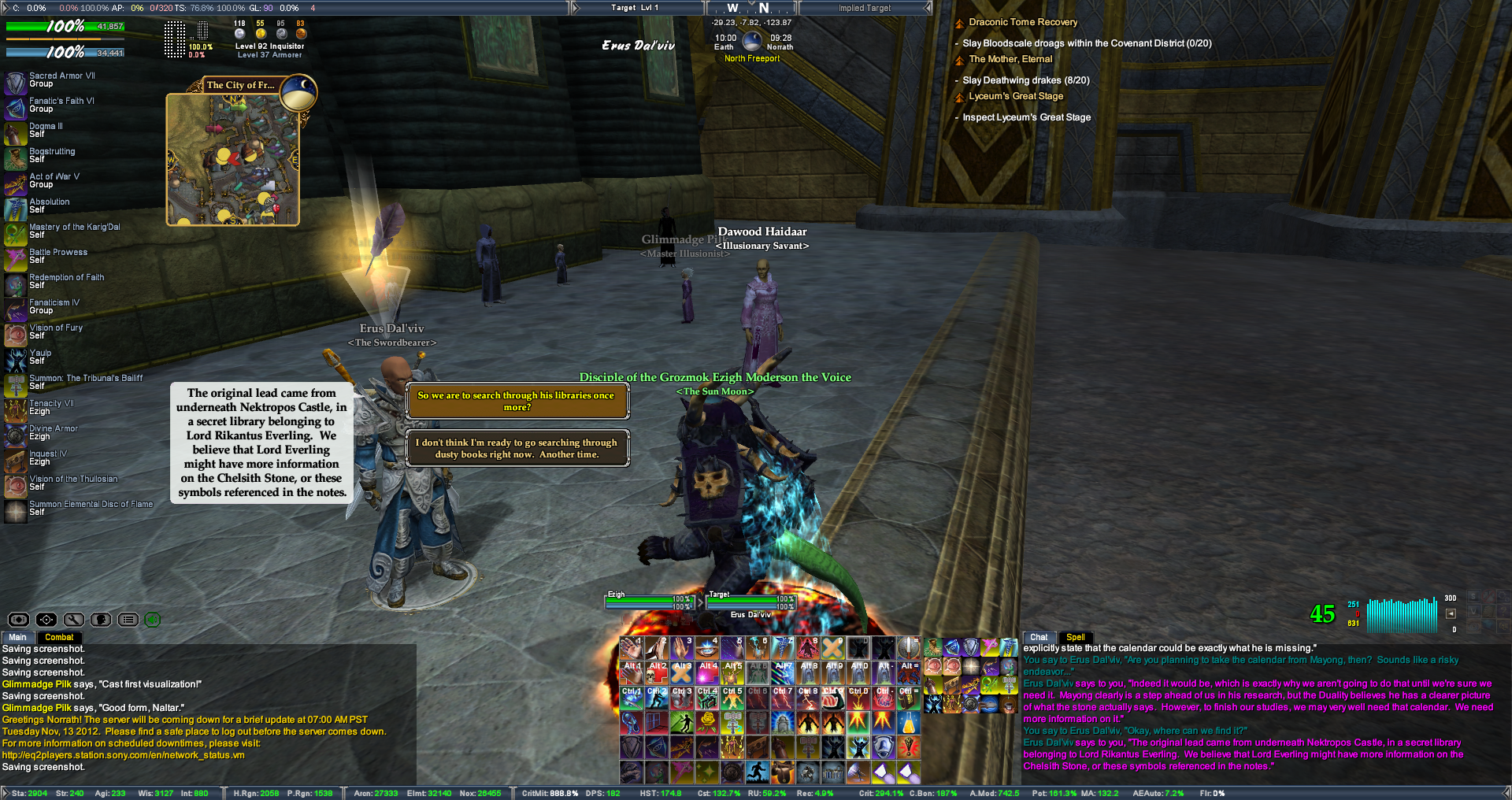Click the list icon button

point(128,620)
